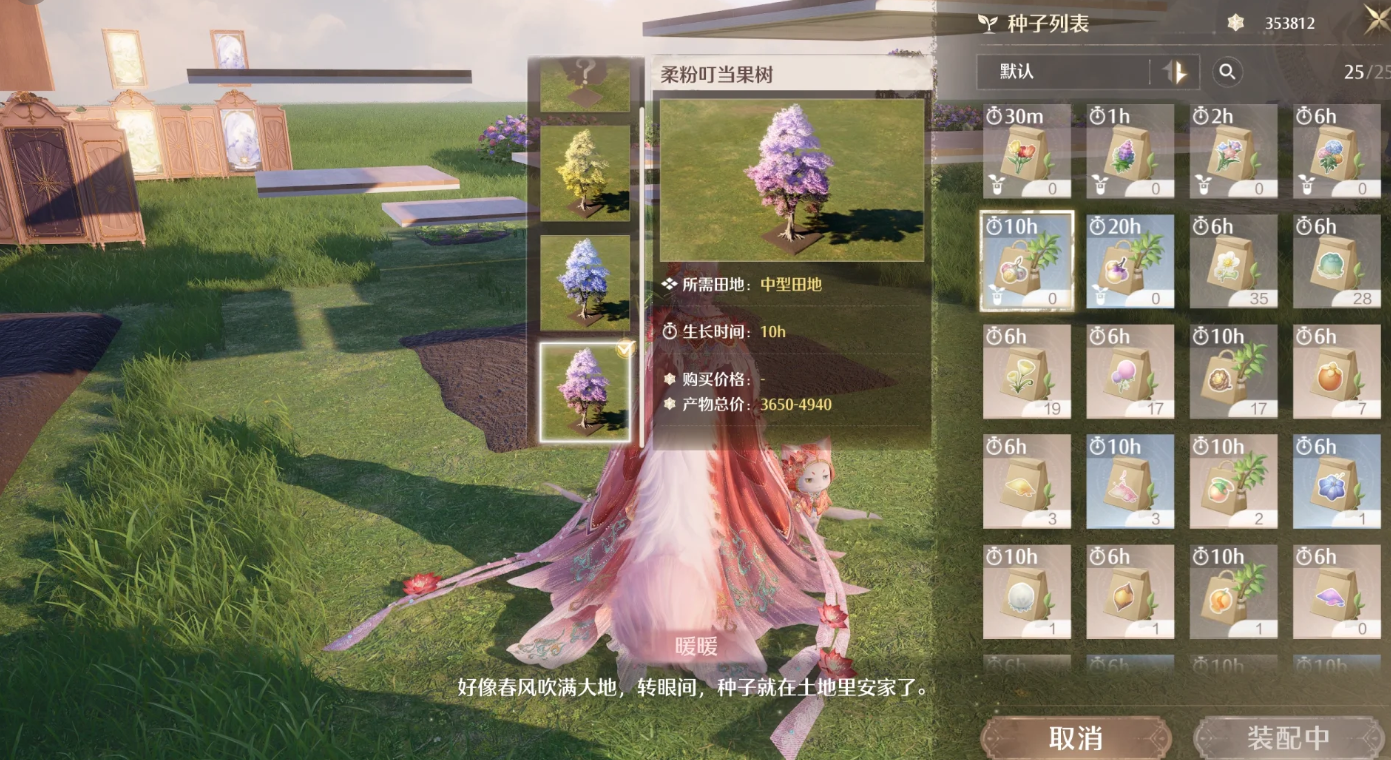Choose the white flower seed with 35 count
This screenshot has height=760, width=1391.
(1233, 262)
